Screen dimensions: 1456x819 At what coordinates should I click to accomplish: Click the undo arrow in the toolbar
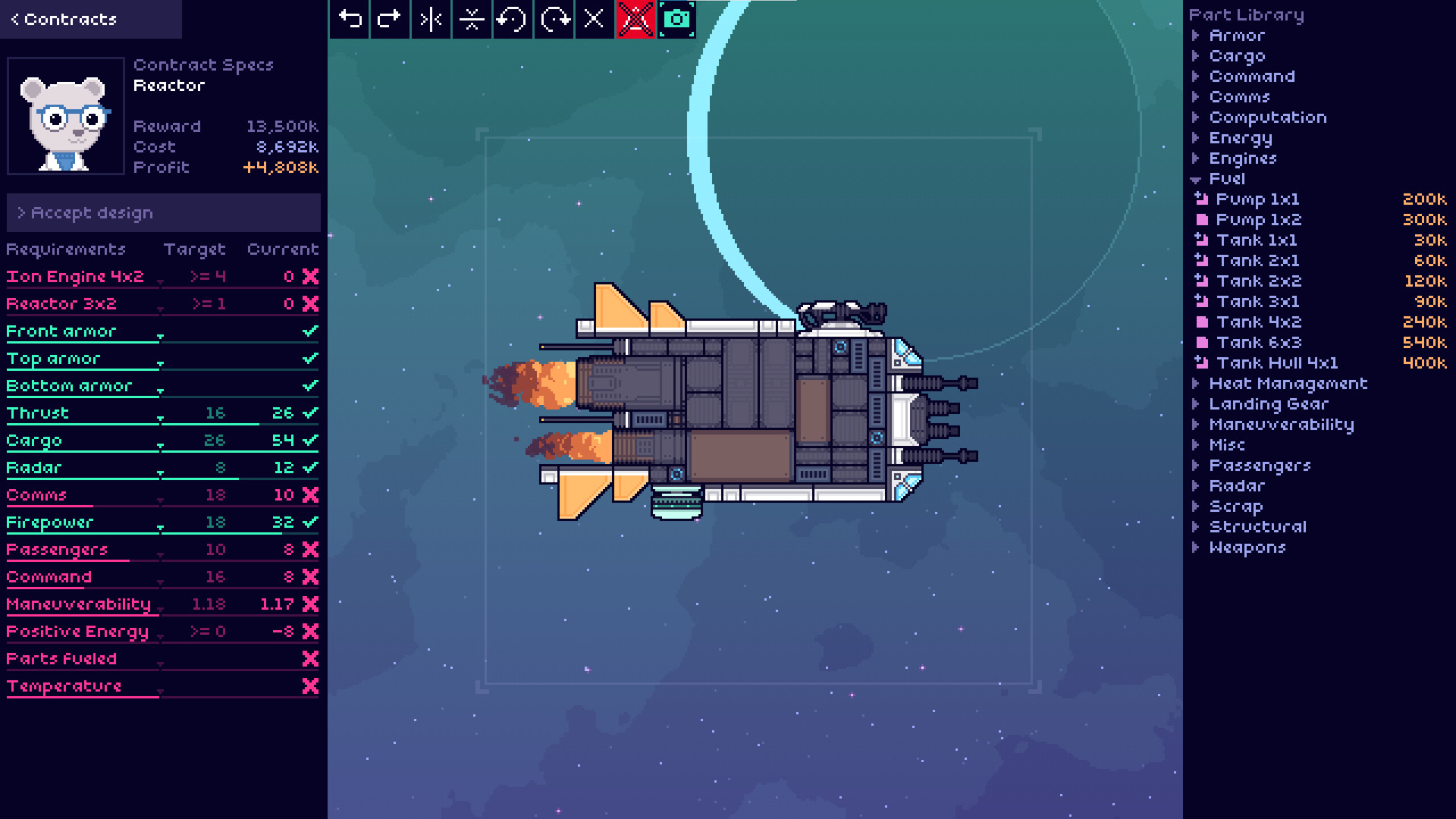(350, 19)
